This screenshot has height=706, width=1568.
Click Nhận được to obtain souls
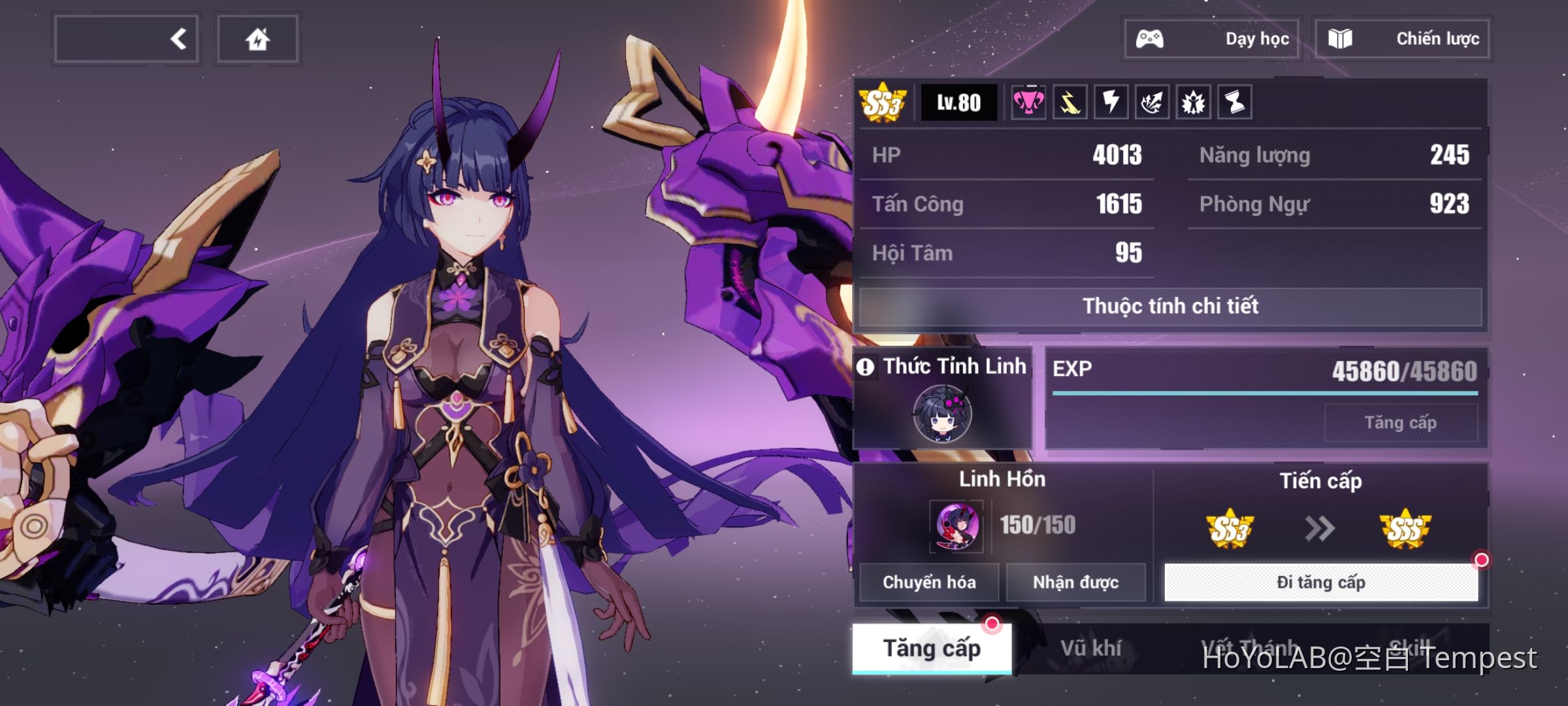coord(1077,582)
